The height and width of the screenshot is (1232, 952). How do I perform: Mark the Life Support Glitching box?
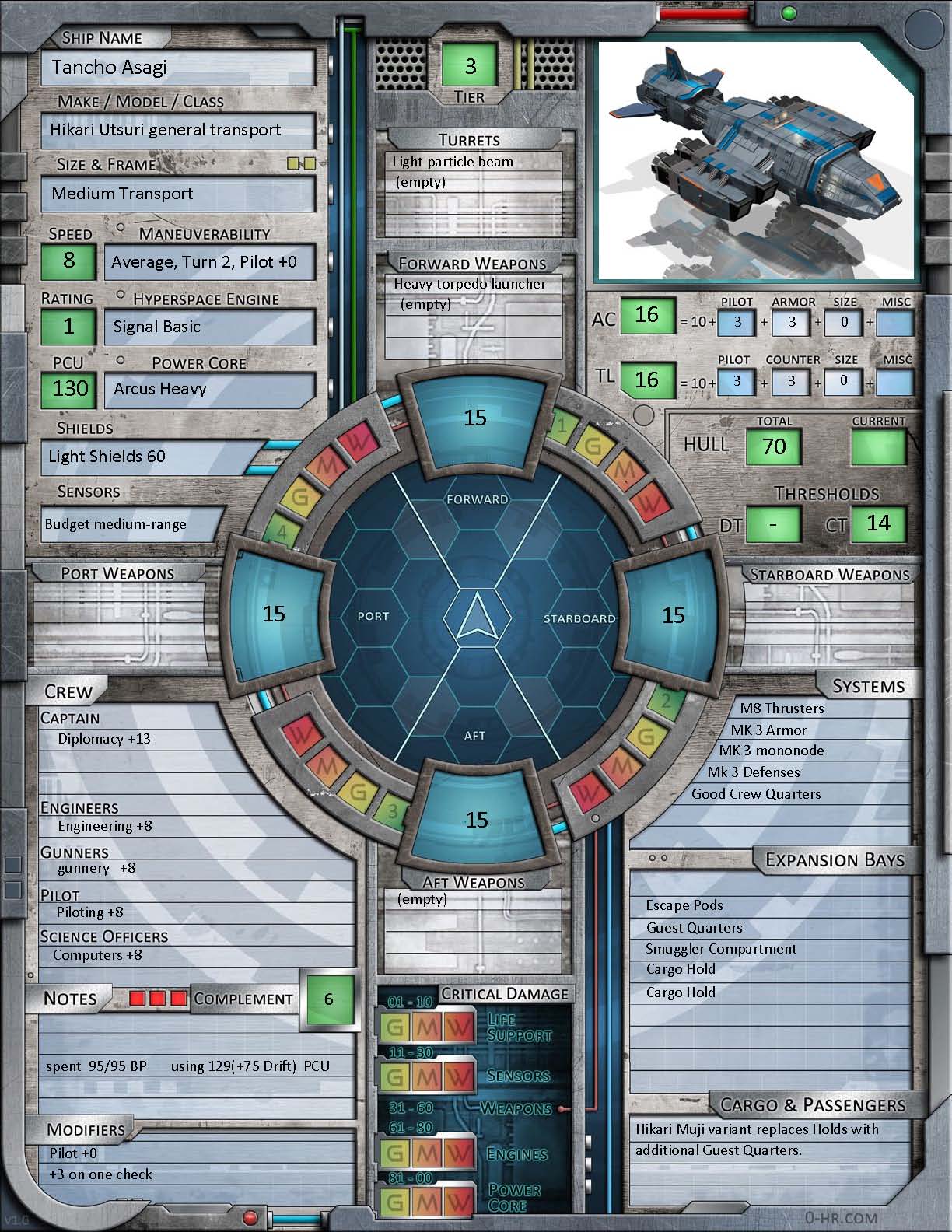click(x=395, y=1027)
